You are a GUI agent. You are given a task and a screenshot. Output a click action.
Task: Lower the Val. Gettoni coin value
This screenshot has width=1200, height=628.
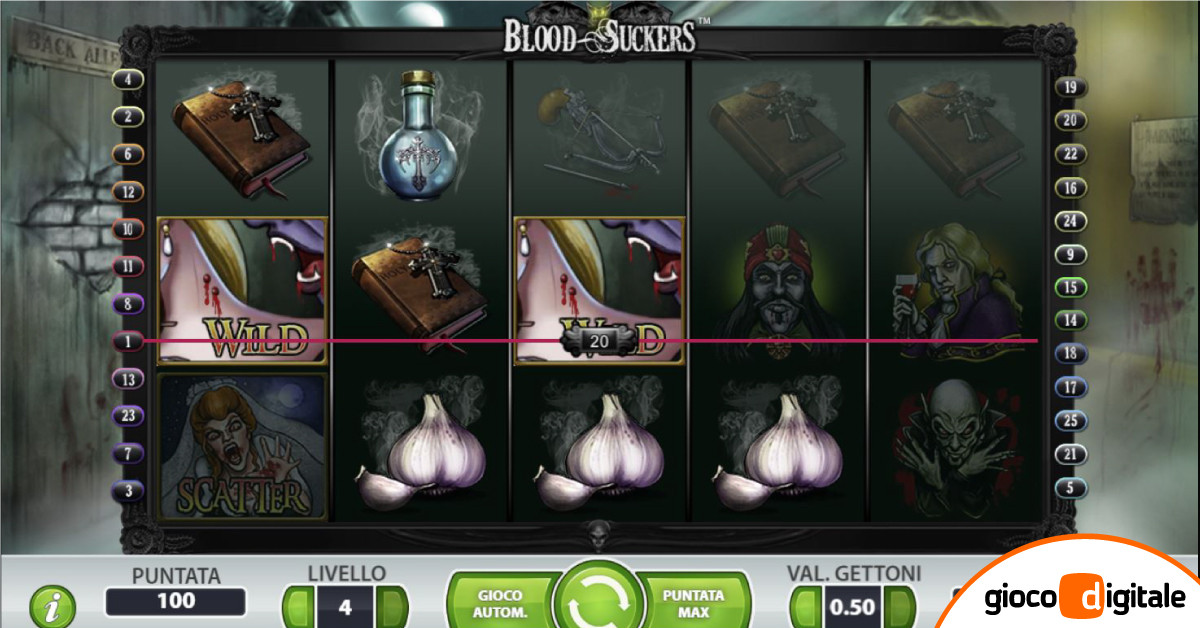(x=805, y=606)
